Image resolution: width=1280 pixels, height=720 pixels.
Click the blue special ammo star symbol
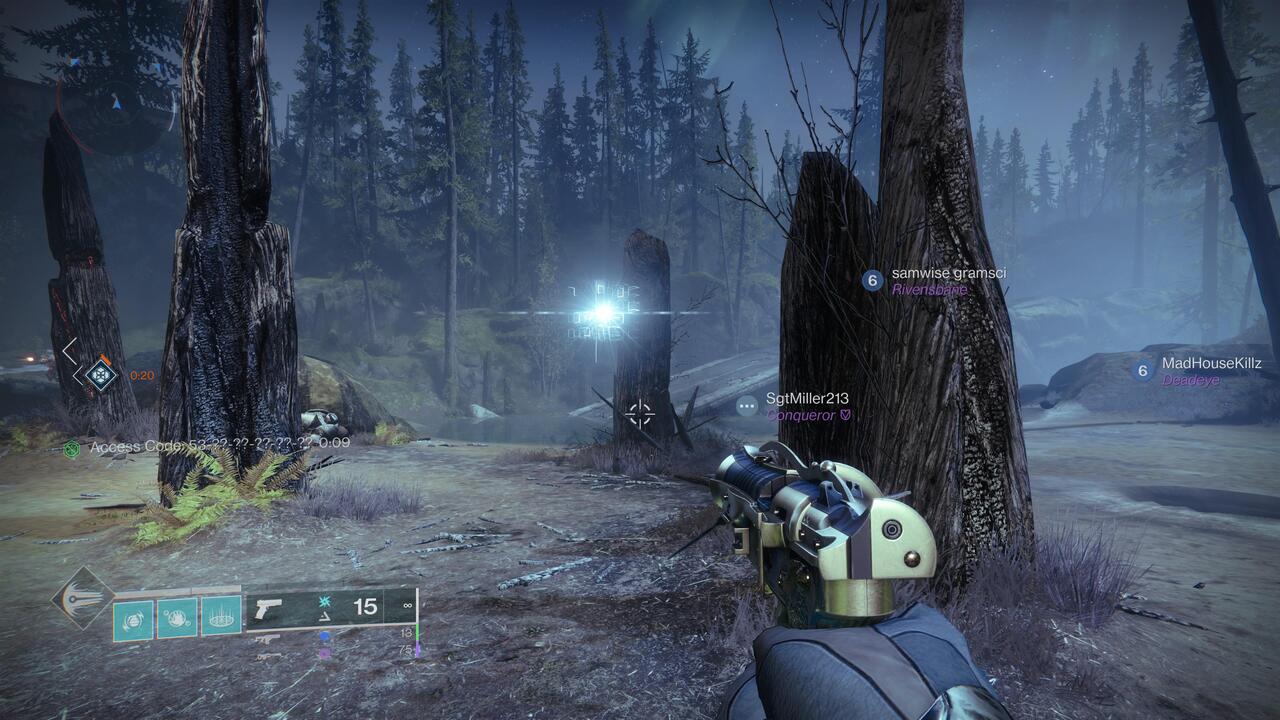coord(323,603)
